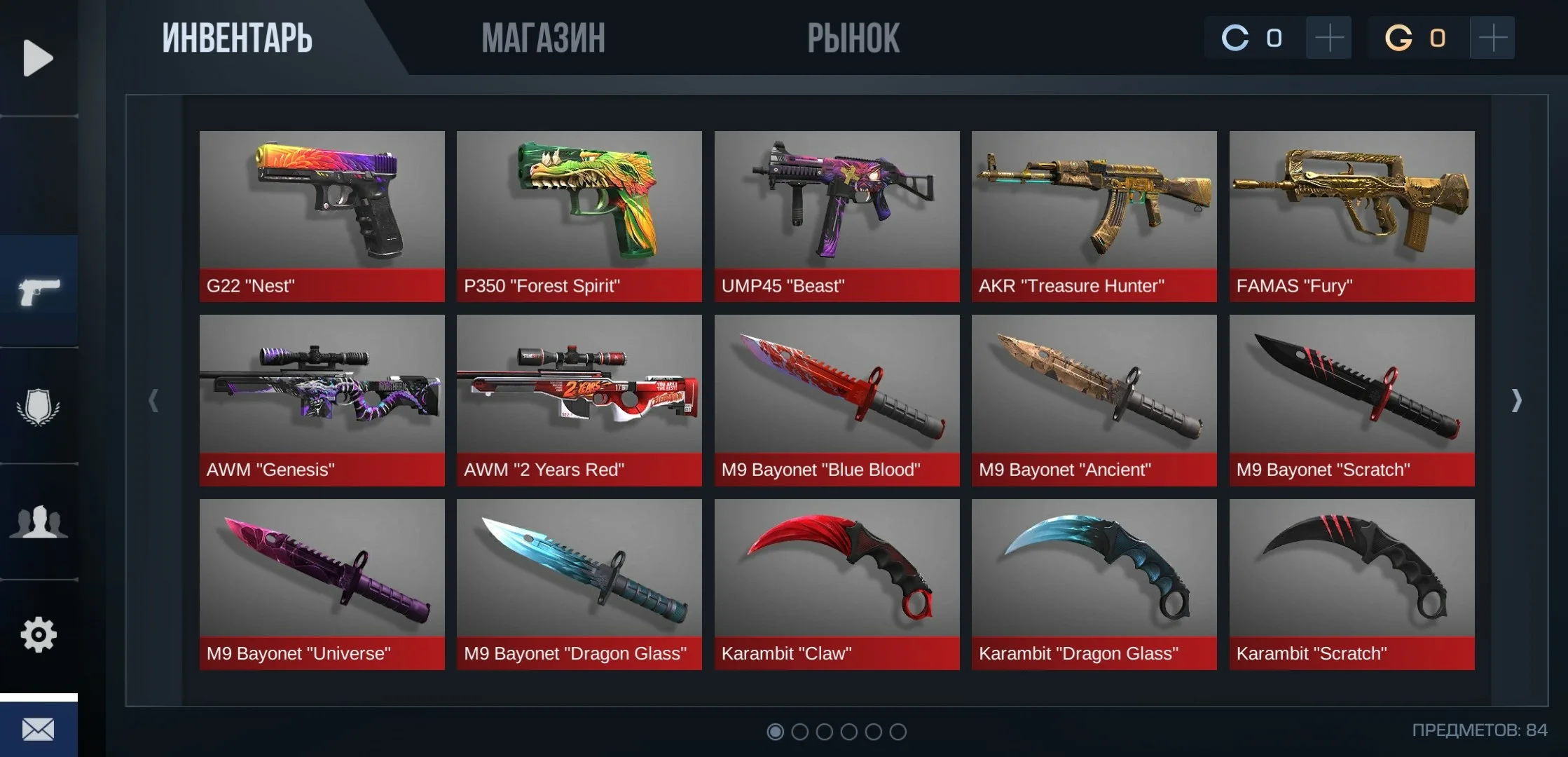Start a match with the play arrow
This screenshot has width=1568, height=757.
click(38, 57)
